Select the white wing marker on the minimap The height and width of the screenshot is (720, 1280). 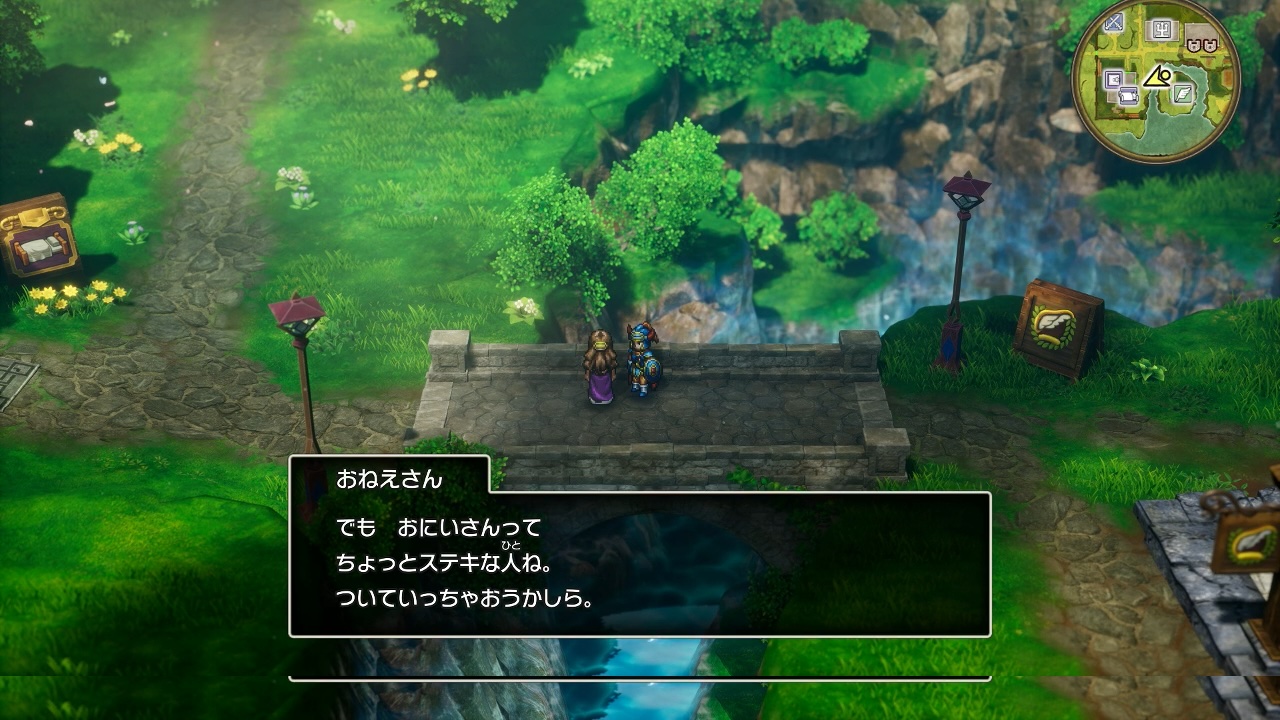click(x=1185, y=94)
